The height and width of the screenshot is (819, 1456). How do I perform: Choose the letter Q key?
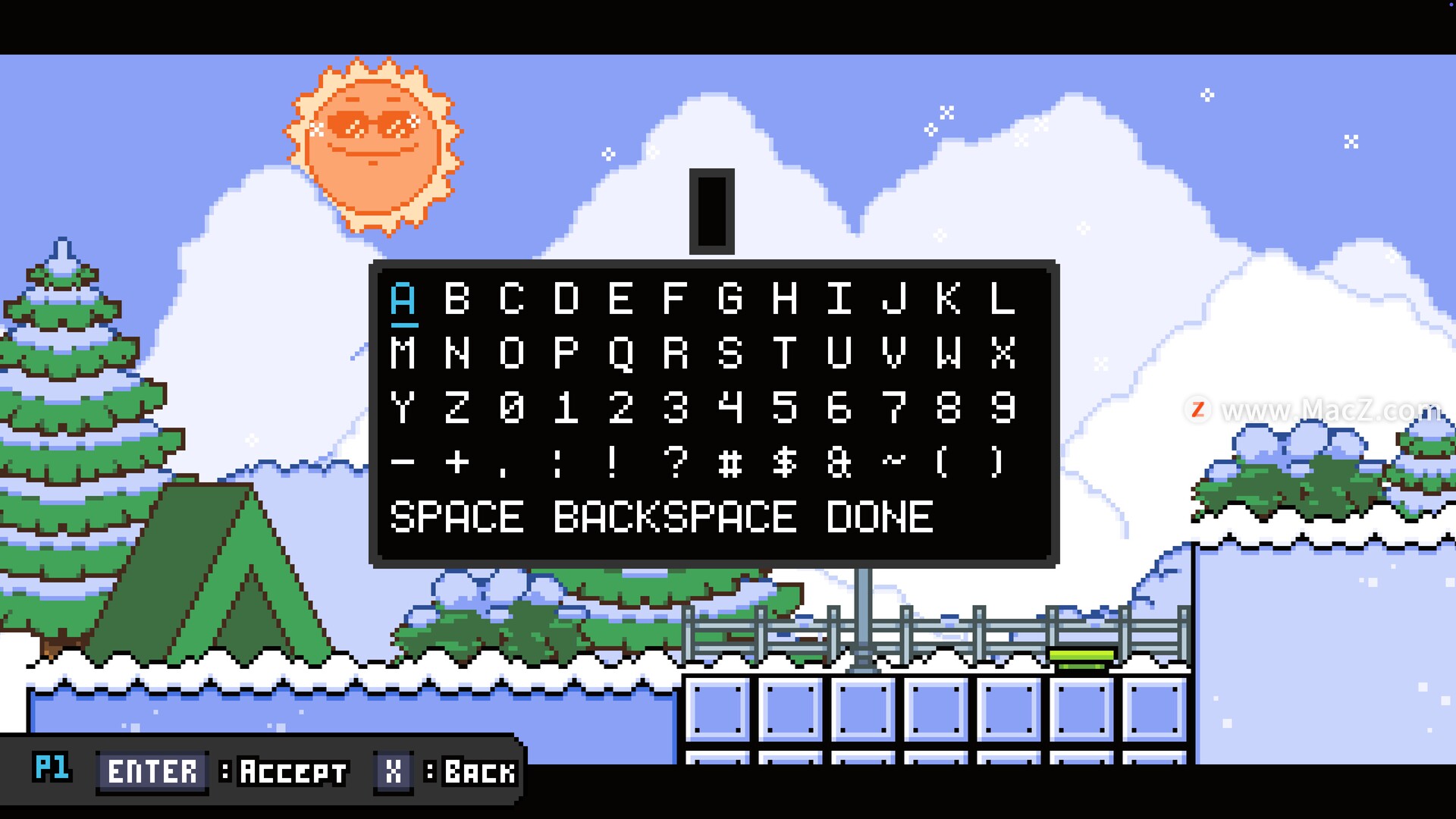tap(621, 353)
